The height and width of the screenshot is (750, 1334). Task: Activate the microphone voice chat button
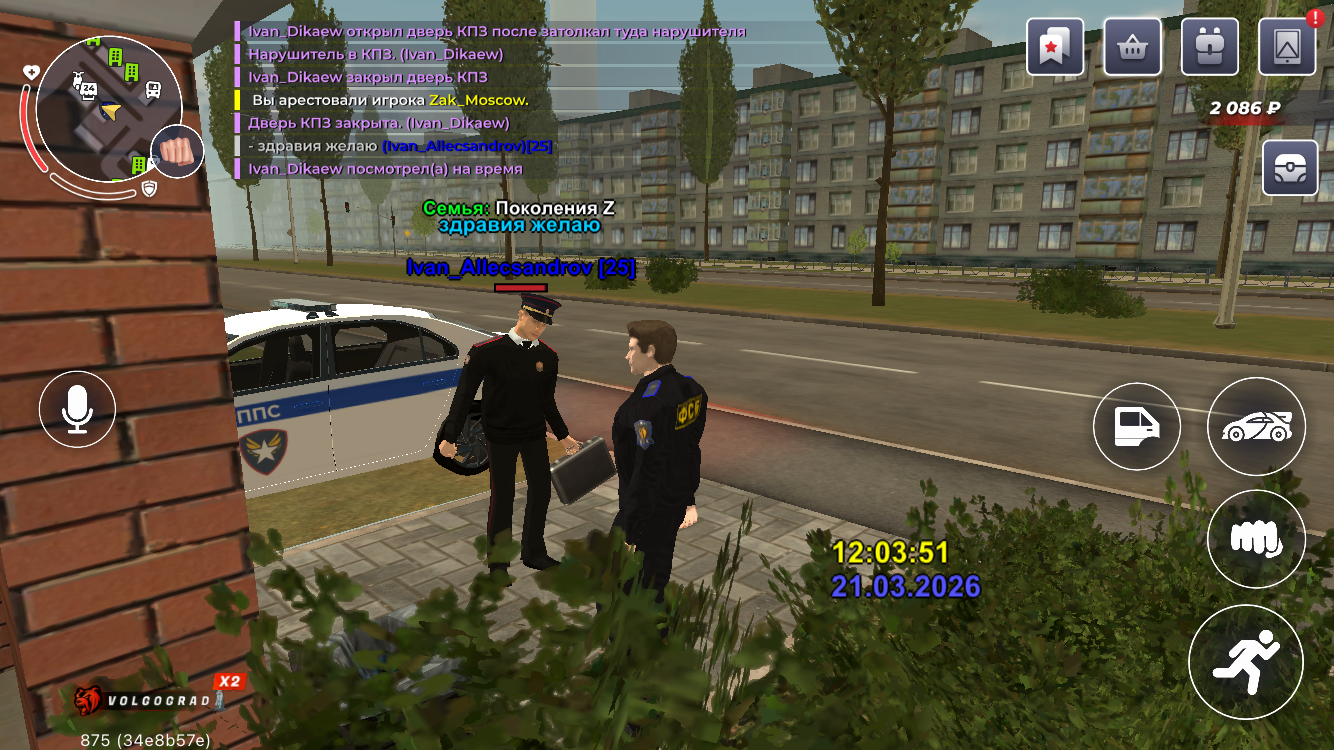78,409
